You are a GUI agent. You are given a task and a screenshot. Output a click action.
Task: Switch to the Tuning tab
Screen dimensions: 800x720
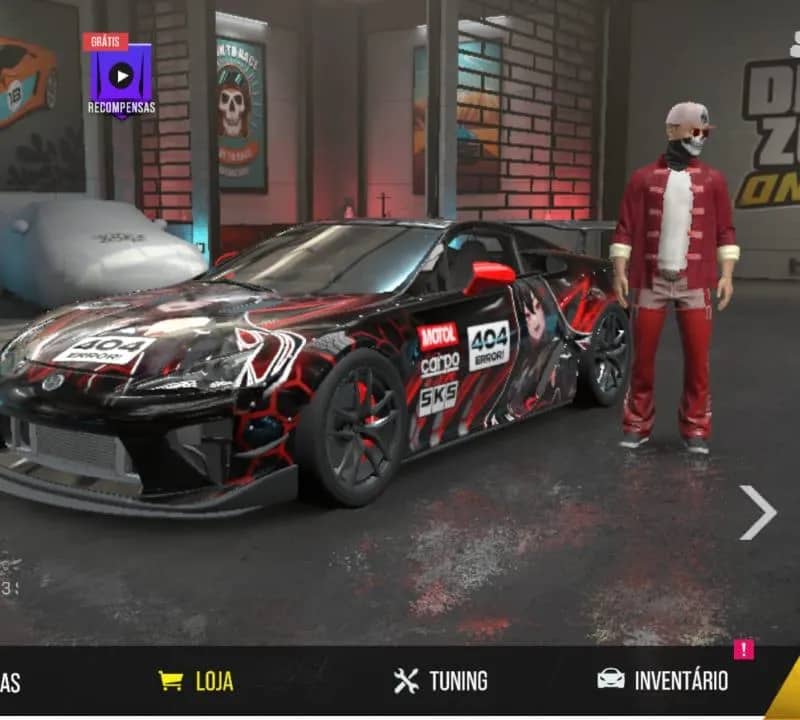pos(441,682)
